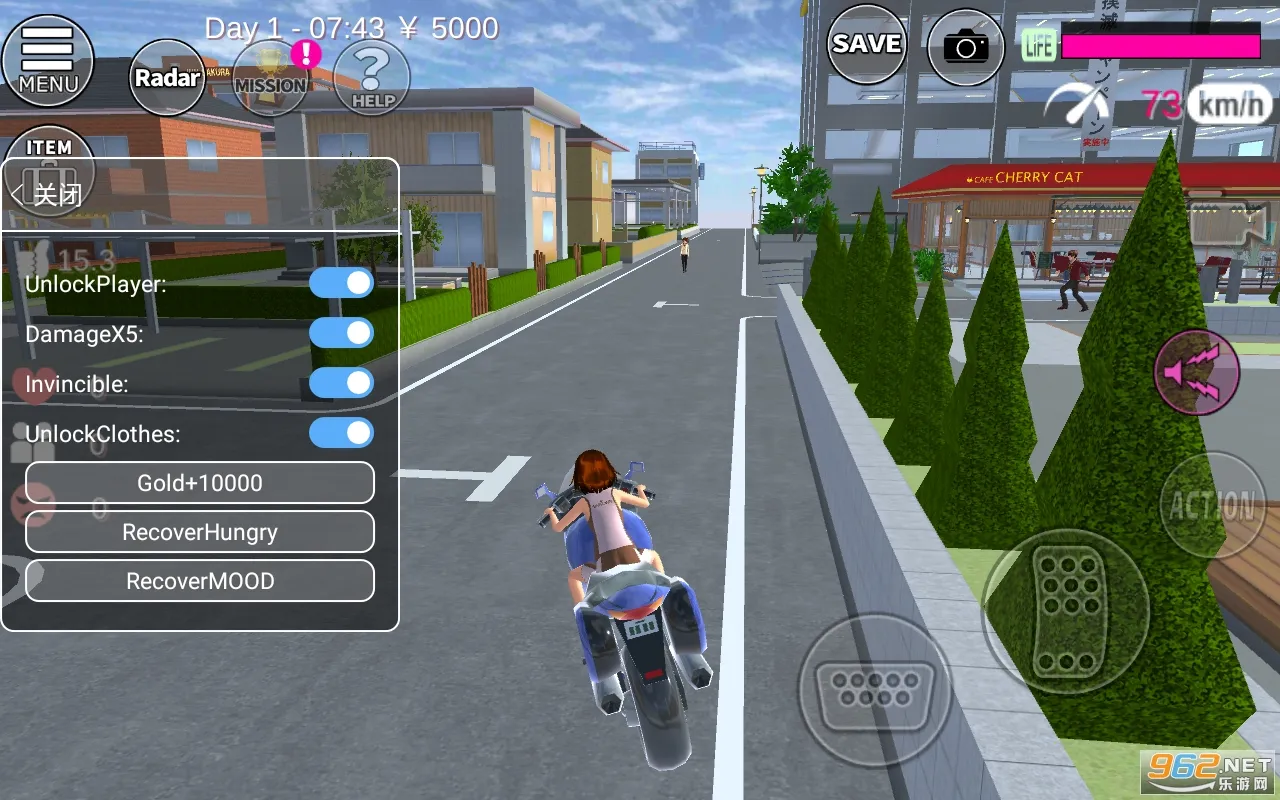
Task: Open the HELP screen
Action: coord(372,77)
